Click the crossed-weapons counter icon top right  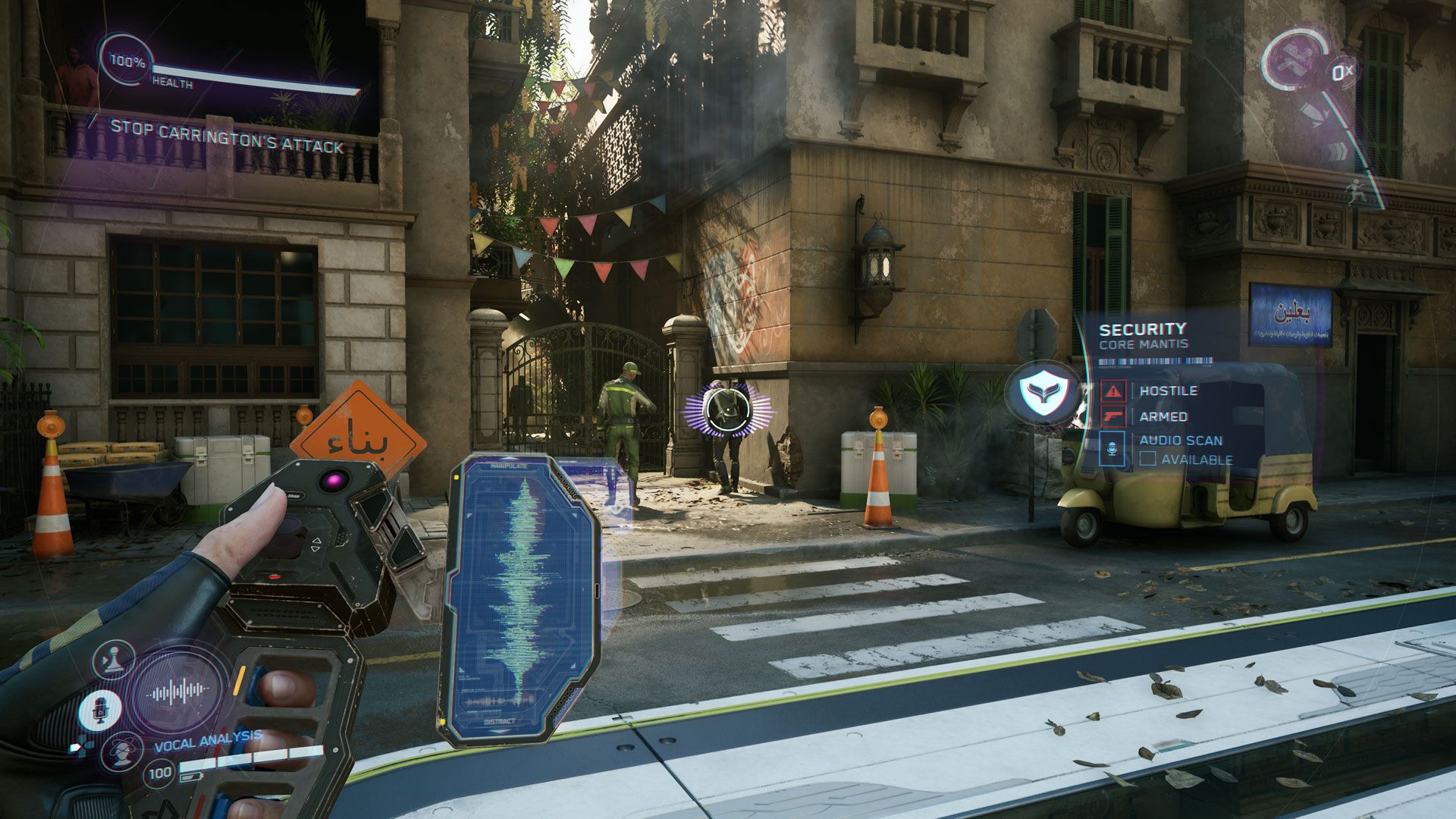[1294, 59]
